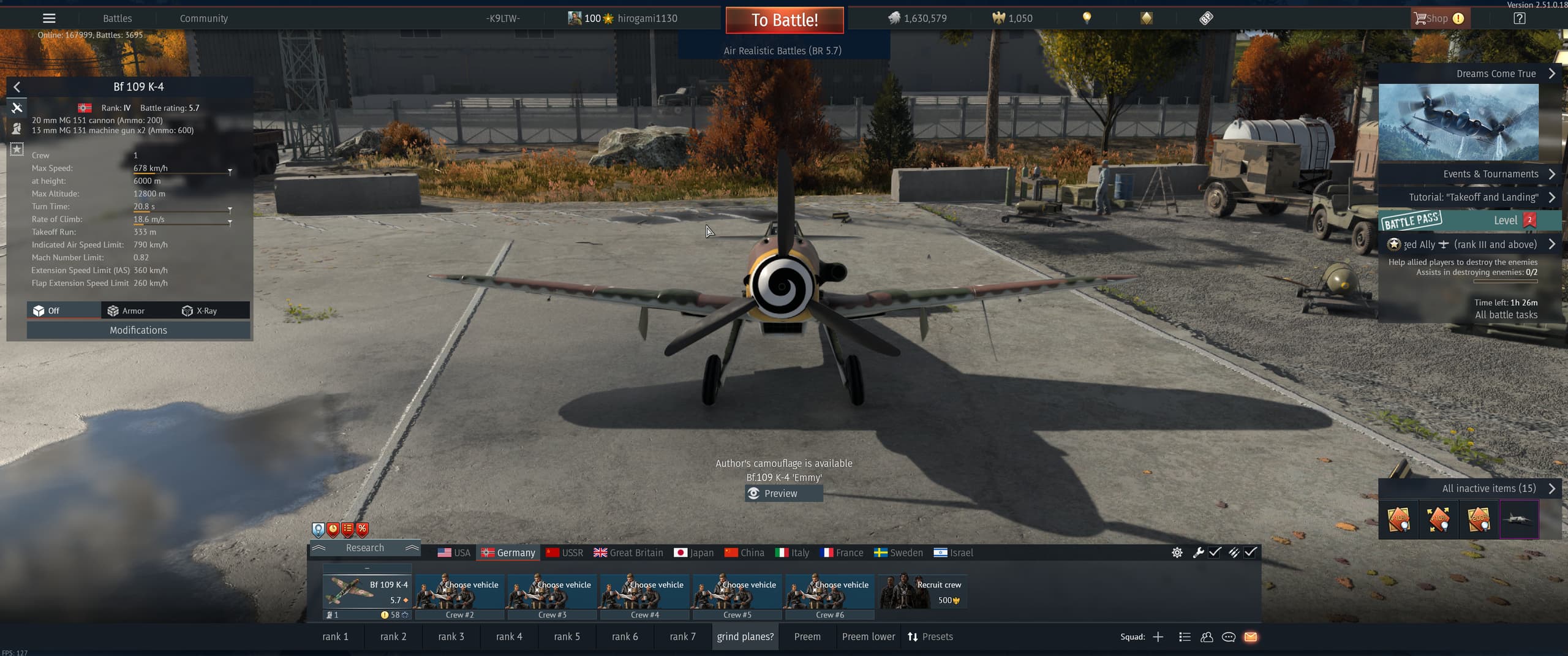This screenshot has height=656, width=1568.
Task: Open Events & Tournaments
Action: (1490, 174)
